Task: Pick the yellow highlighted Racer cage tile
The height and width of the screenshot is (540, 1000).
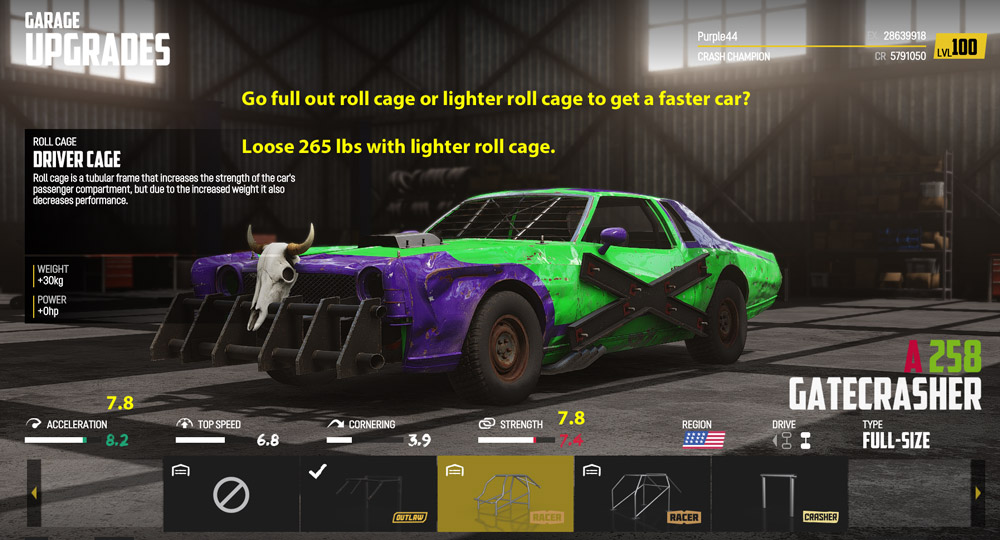Action: click(x=505, y=494)
